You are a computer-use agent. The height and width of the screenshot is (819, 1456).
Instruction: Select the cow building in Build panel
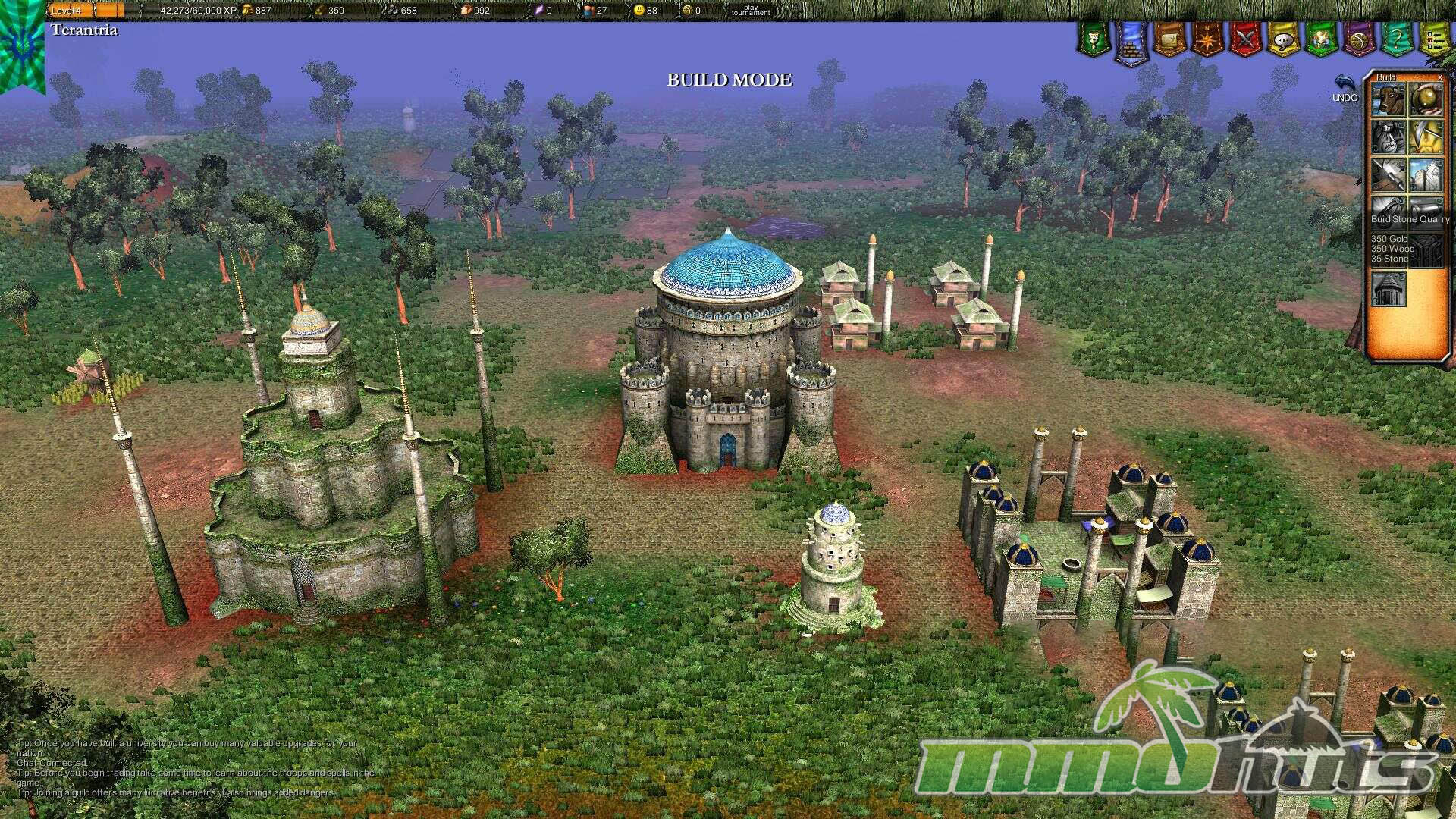(1389, 100)
